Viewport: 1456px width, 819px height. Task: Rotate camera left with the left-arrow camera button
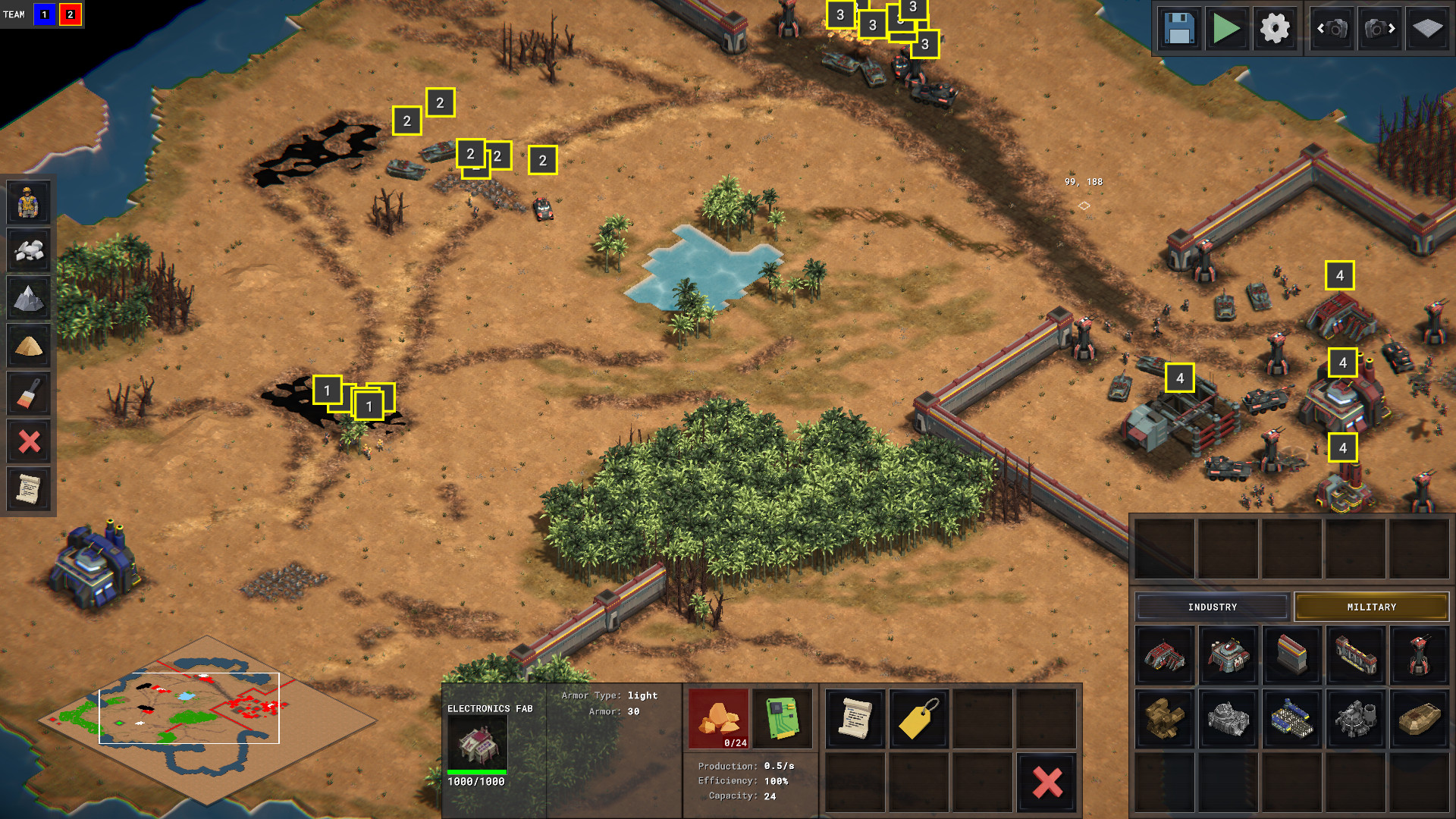pos(1332,29)
